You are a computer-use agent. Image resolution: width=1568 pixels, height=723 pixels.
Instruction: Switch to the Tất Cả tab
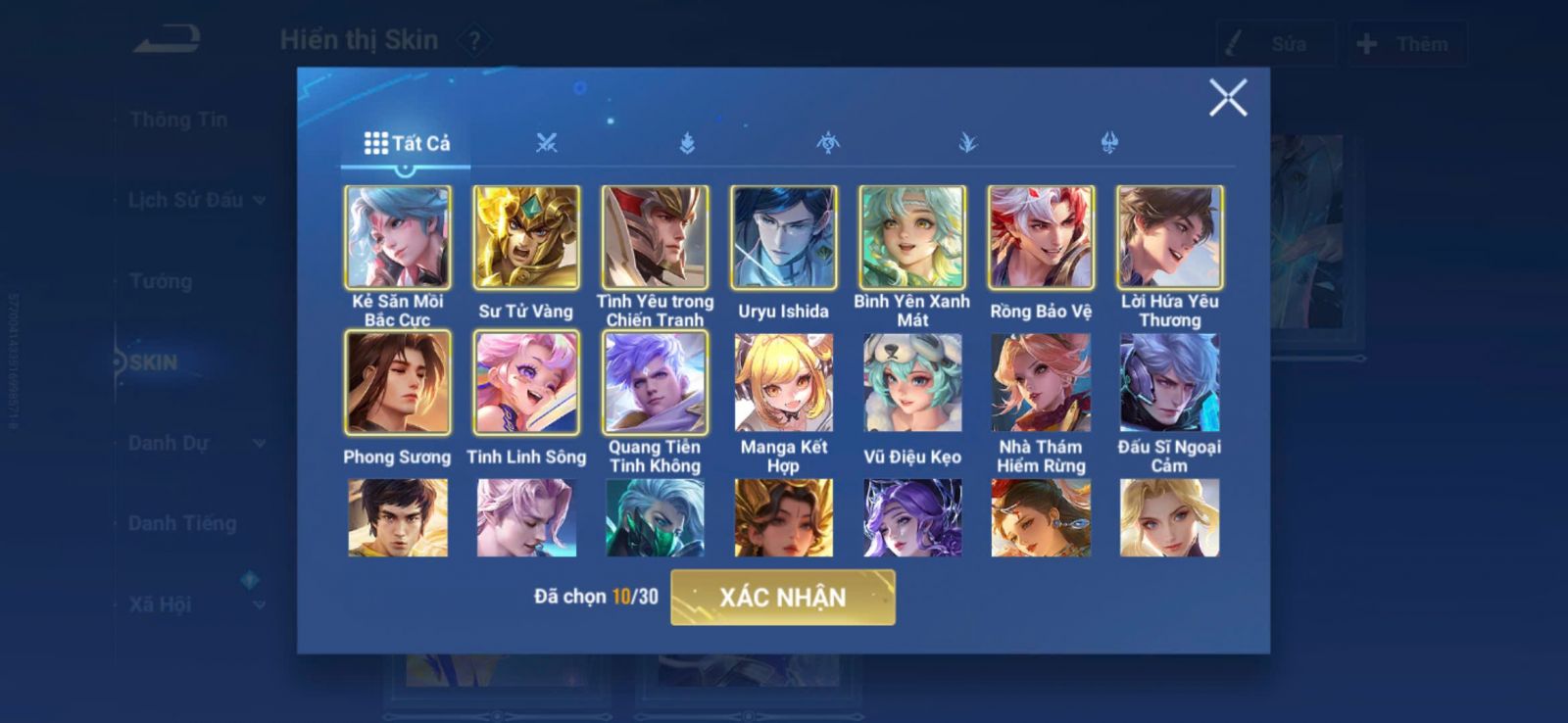click(x=407, y=143)
